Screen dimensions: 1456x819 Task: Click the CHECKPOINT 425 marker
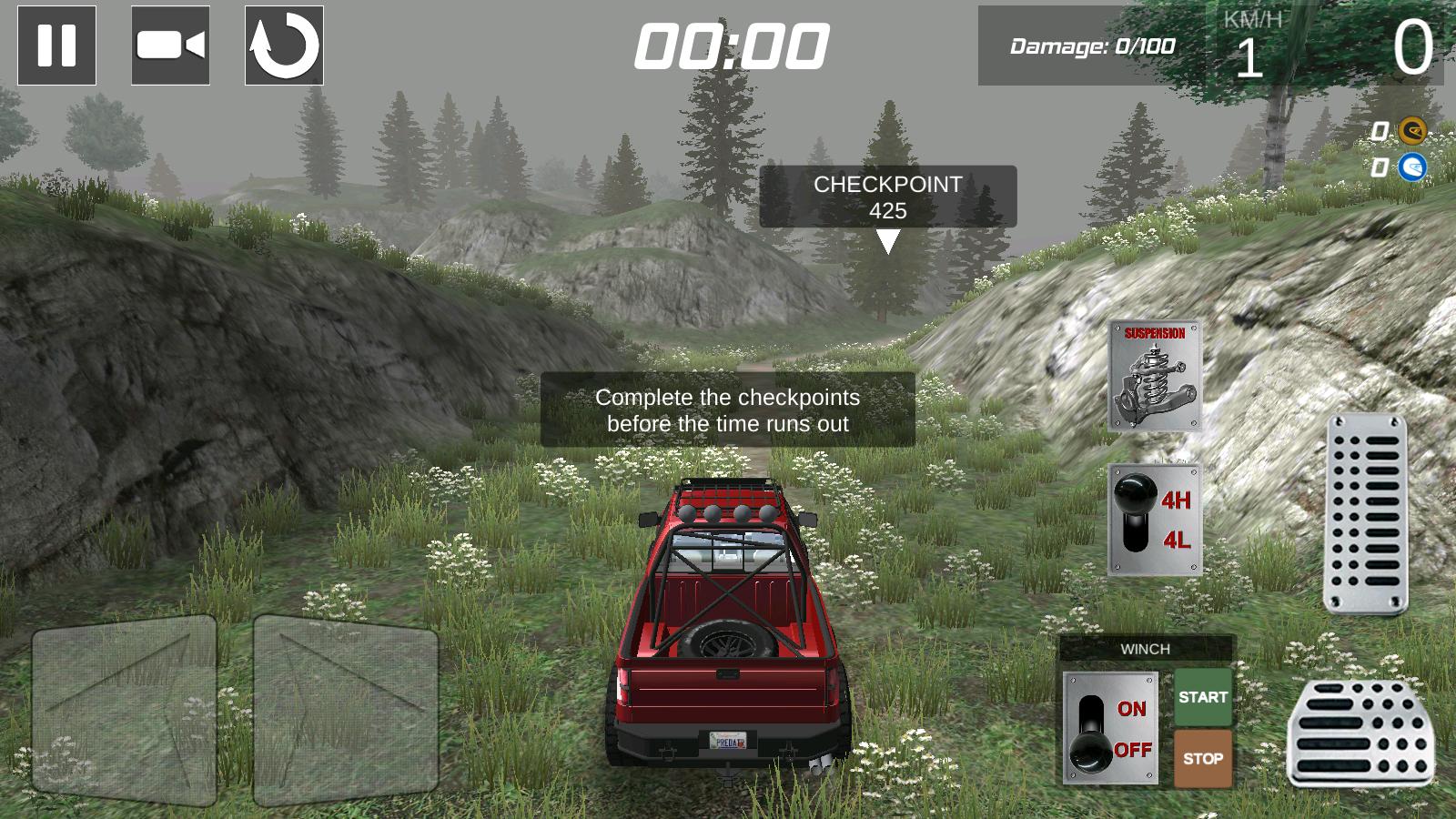[x=889, y=197]
